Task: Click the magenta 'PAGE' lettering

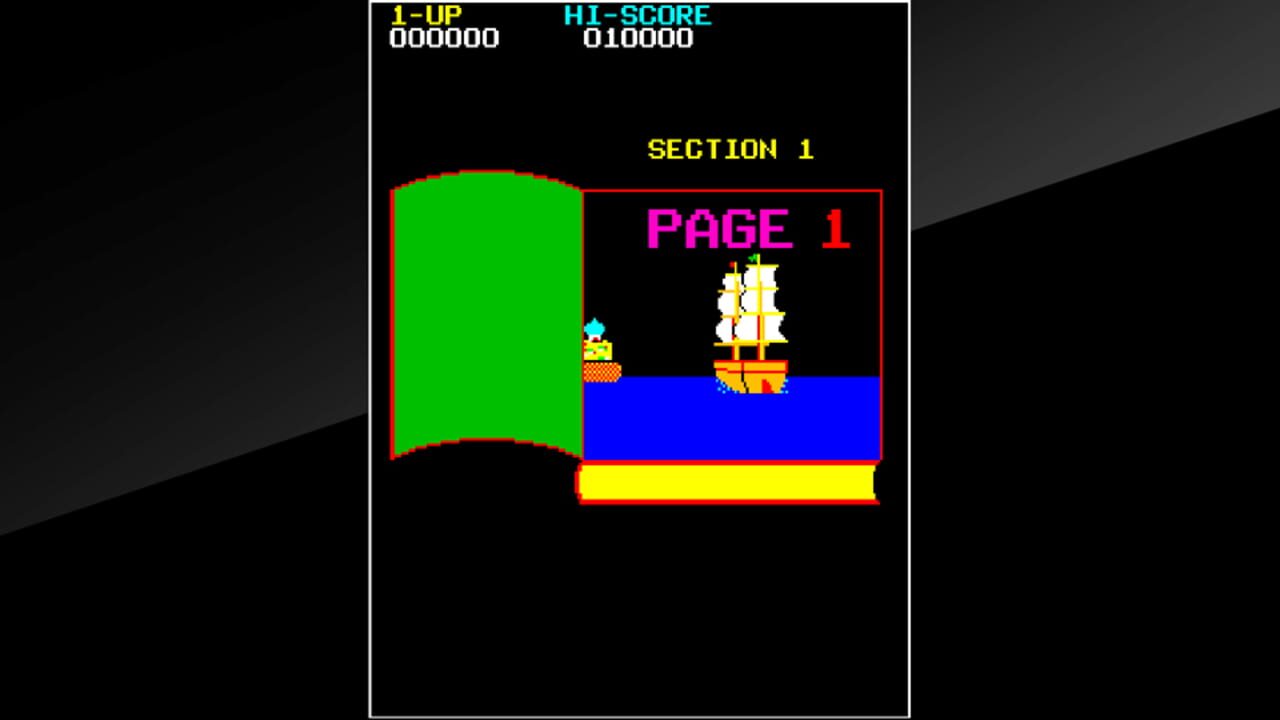Action: [720, 226]
